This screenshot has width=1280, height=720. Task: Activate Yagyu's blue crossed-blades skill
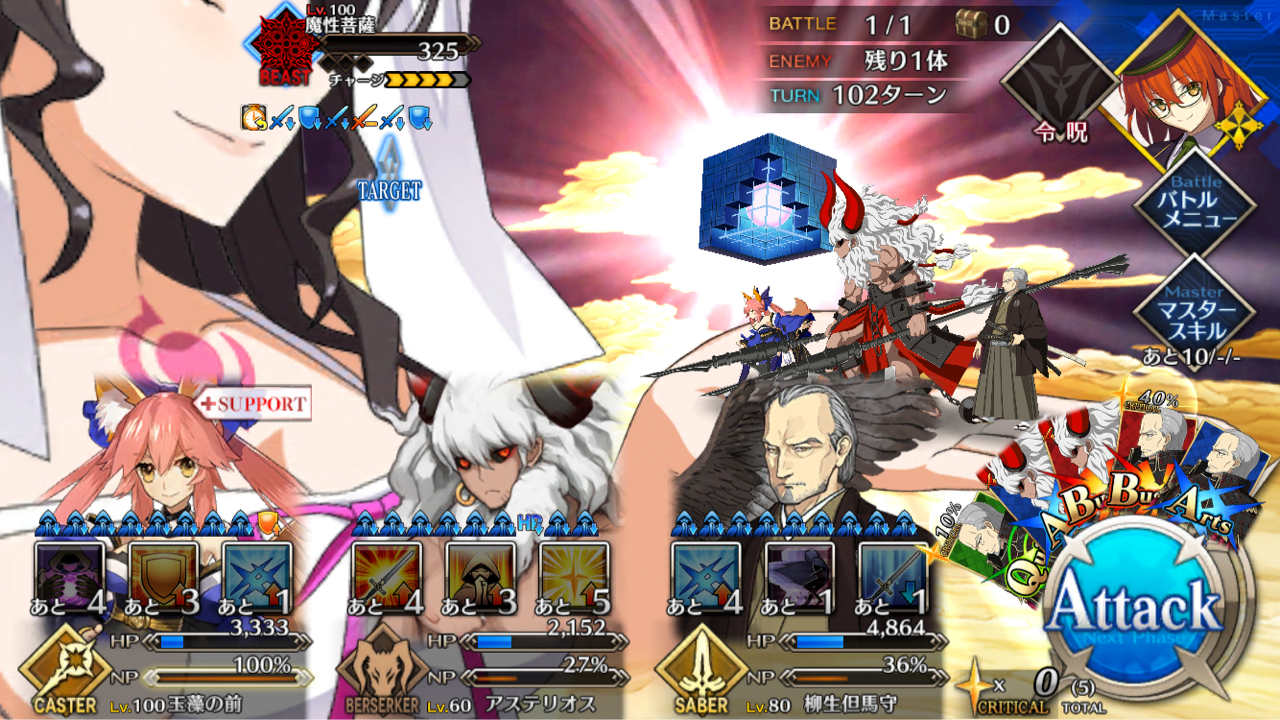[x=705, y=576]
